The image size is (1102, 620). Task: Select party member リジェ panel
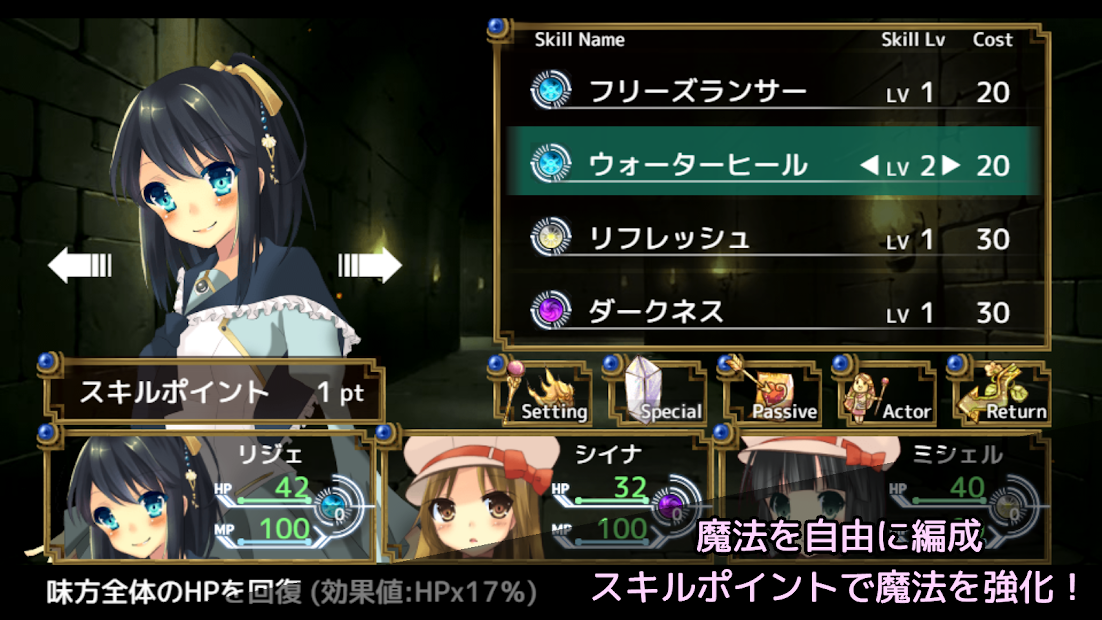[x=215, y=496]
